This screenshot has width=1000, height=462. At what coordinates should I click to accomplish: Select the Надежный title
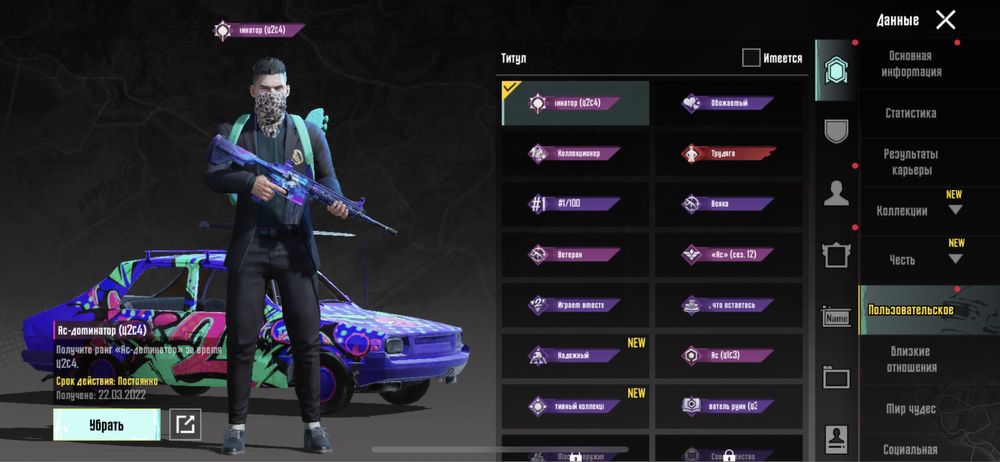(x=575, y=356)
